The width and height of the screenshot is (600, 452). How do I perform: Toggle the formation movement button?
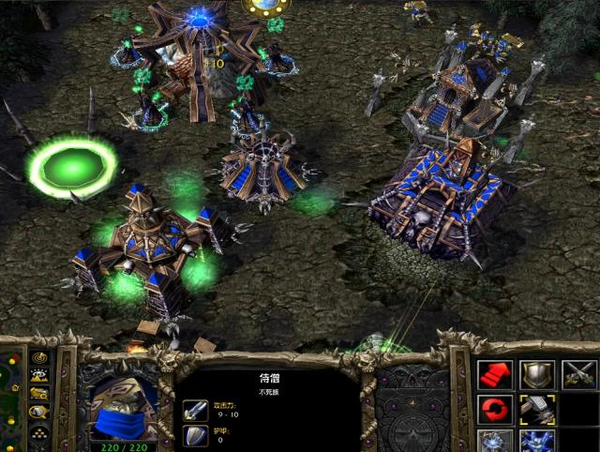click(39, 431)
